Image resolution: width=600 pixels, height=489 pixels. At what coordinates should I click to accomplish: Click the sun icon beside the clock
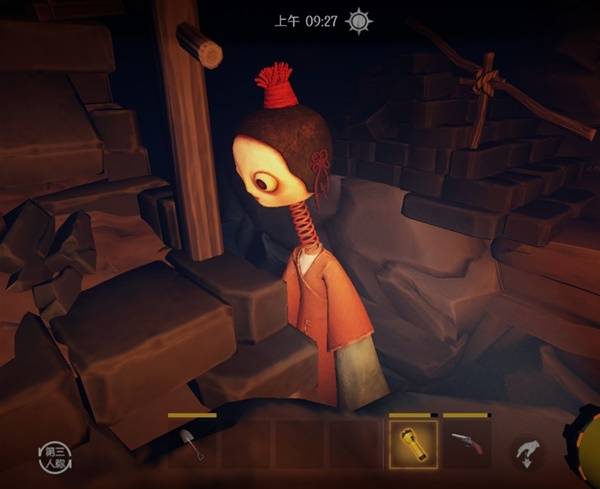pos(360,21)
